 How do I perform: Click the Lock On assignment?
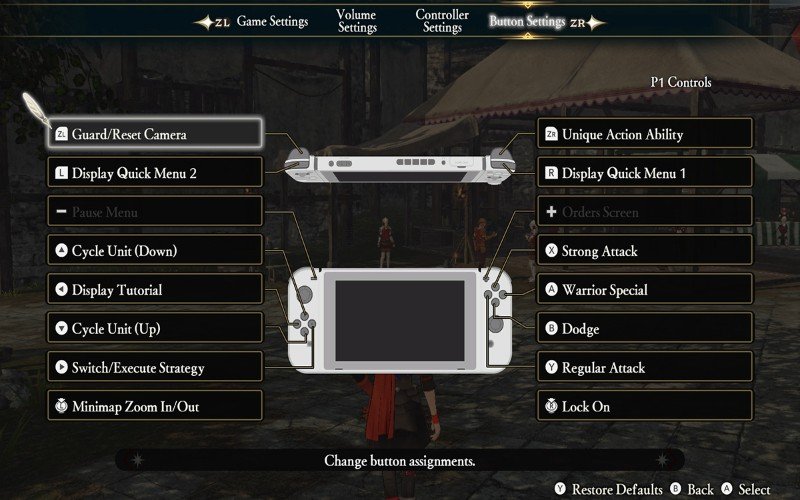[x=645, y=406]
